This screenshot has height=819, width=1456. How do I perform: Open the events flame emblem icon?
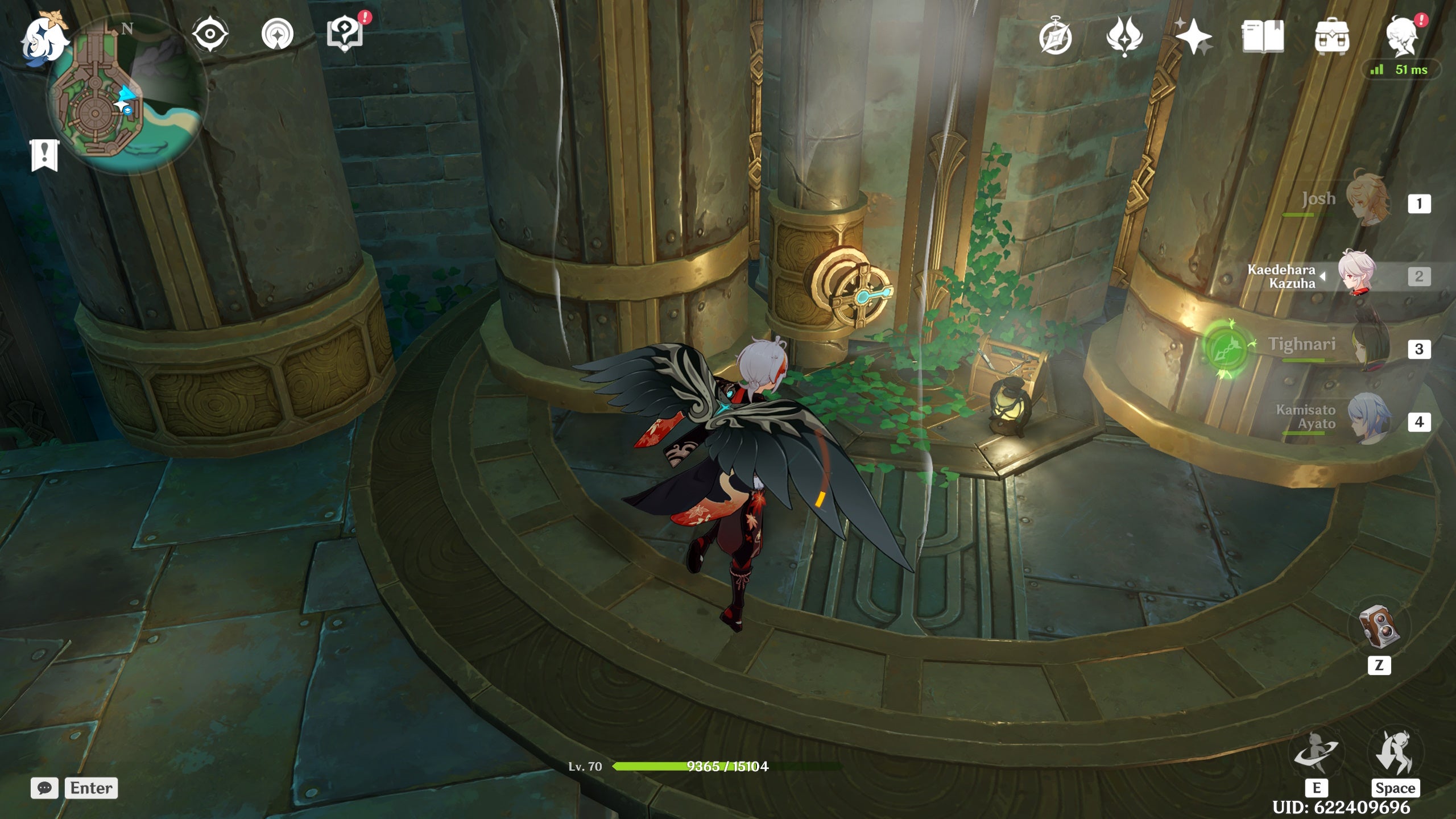tap(1124, 36)
